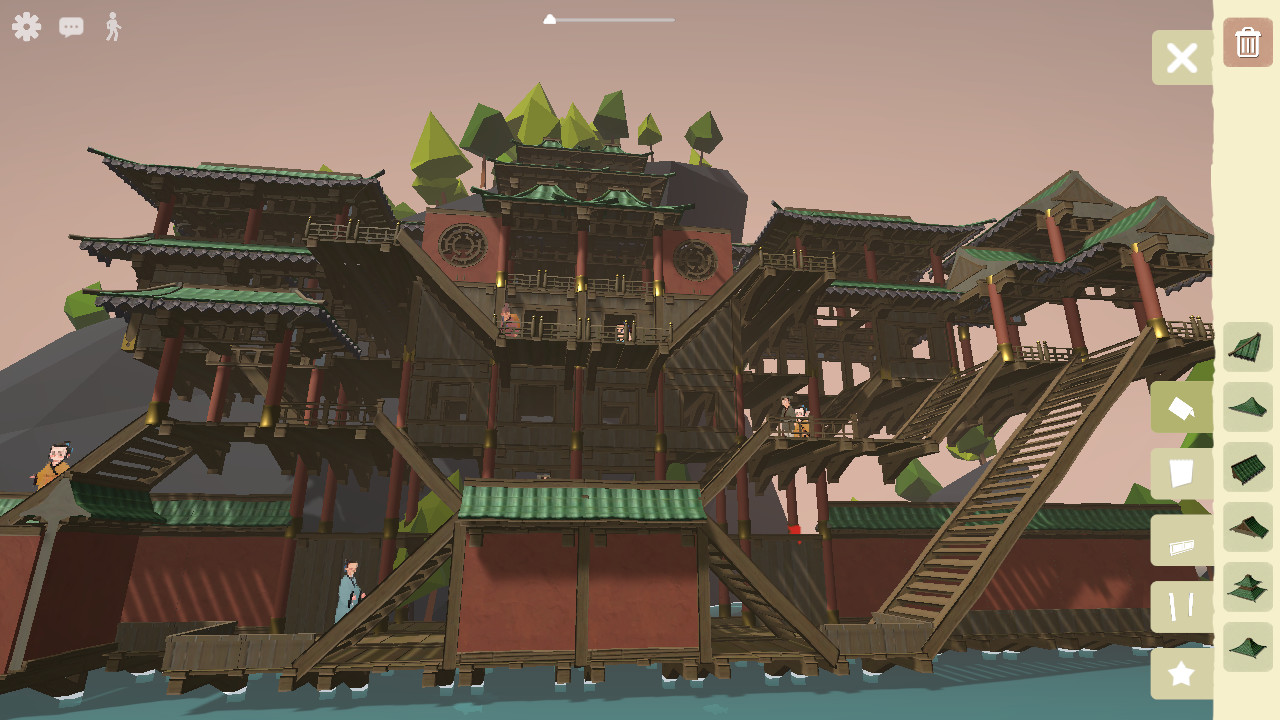Select the wall panel category icon

click(1182, 473)
